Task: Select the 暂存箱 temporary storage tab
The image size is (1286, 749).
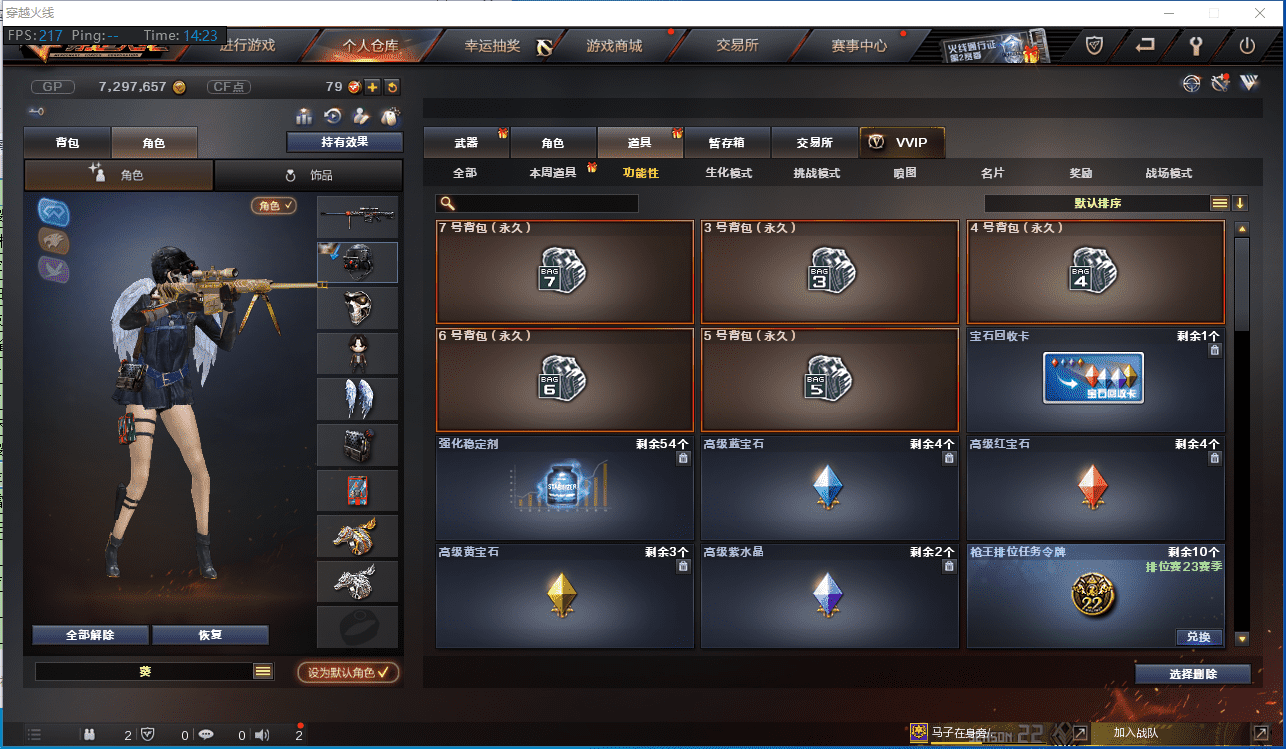Action: pyautogui.click(x=726, y=143)
